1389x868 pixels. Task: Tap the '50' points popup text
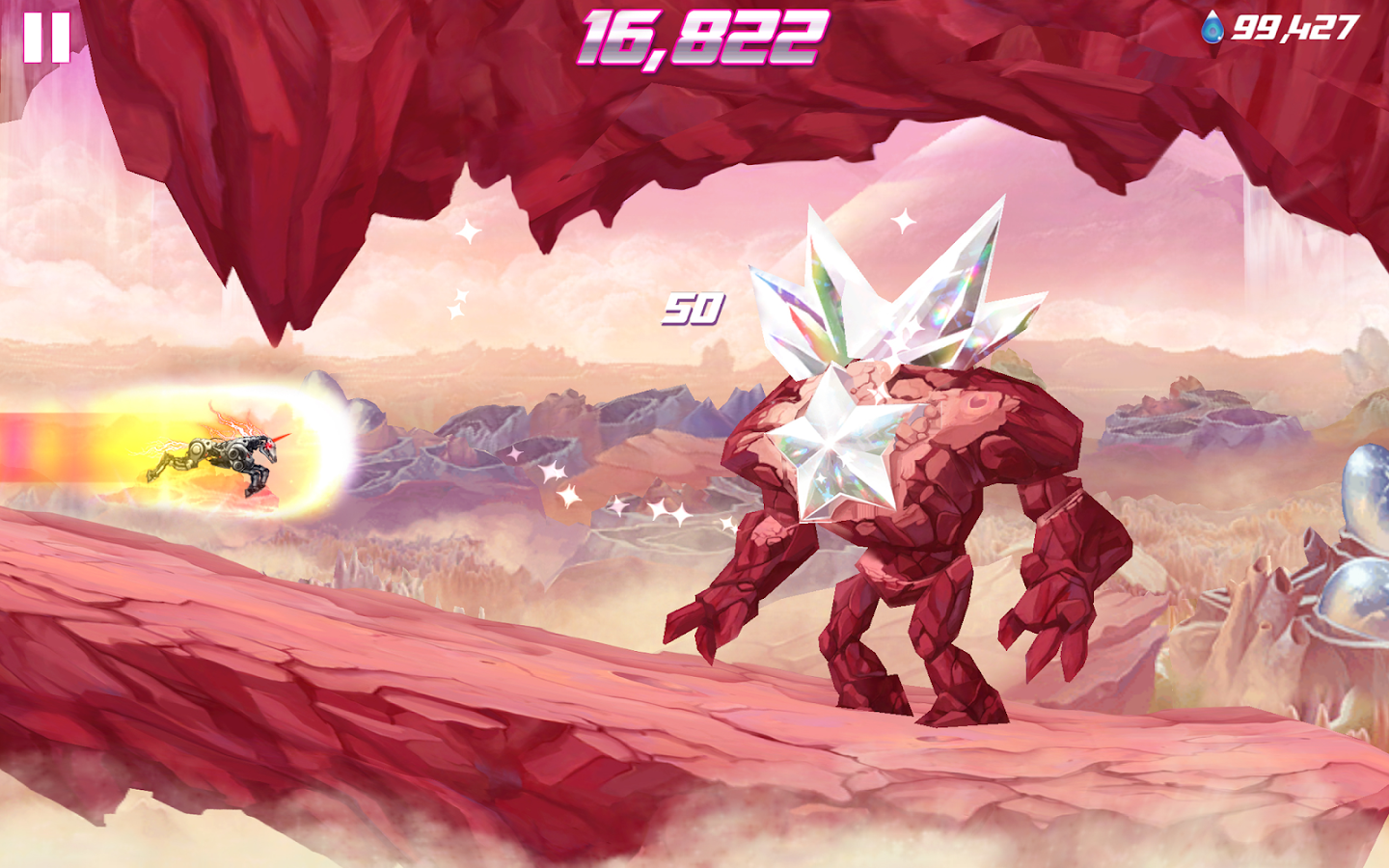693,310
